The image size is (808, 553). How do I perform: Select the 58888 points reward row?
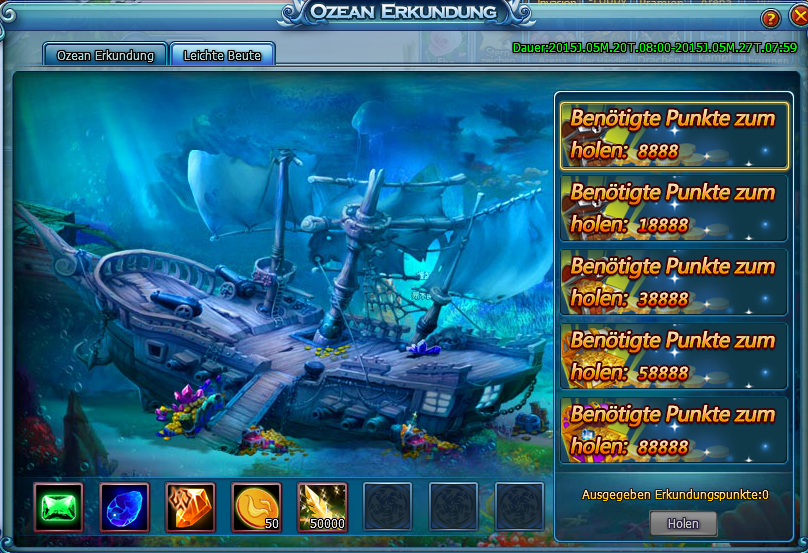click(672, 356)
